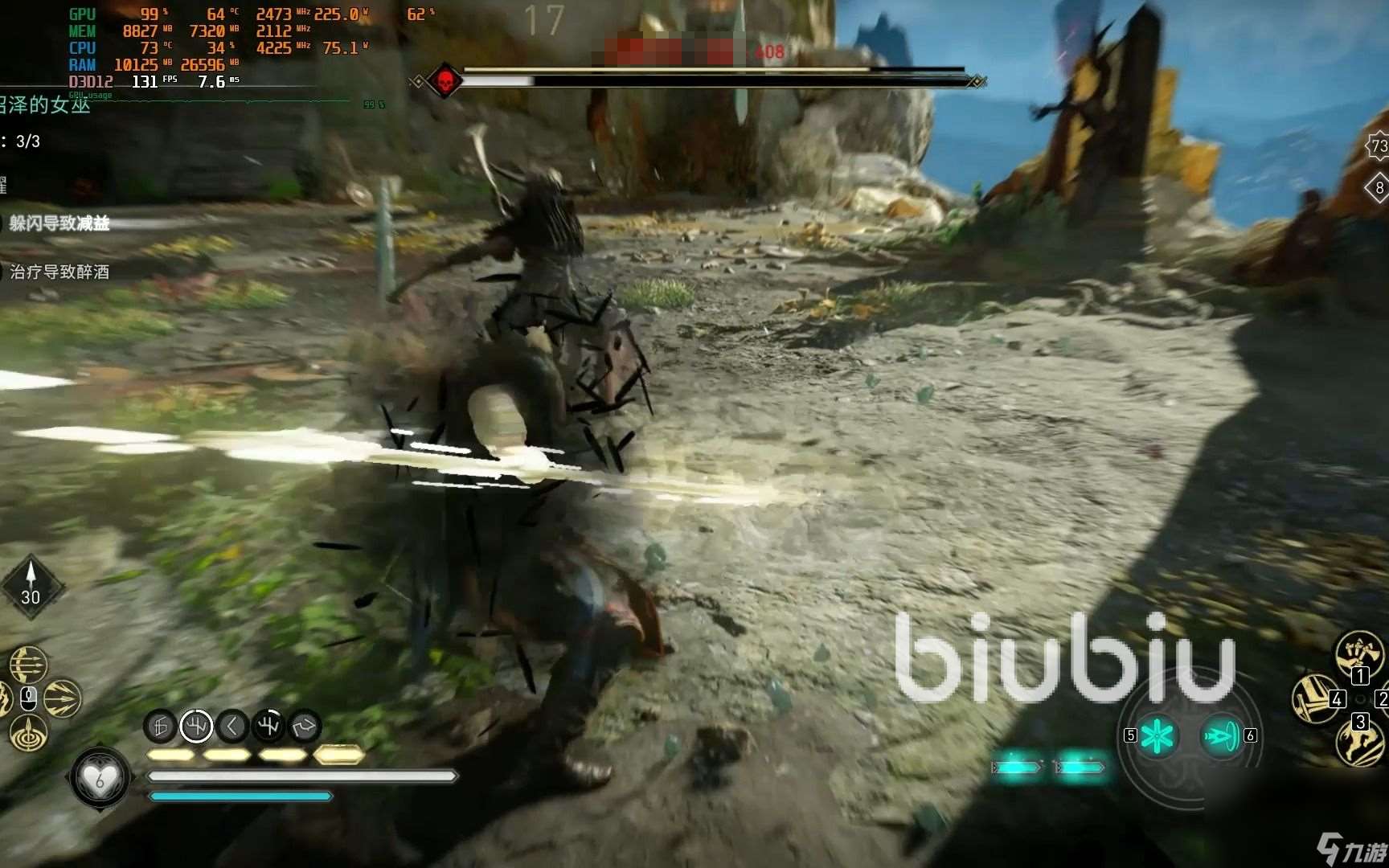1389x868 pixels.
Task: Use the arrow-on-target ranged ability
Action: (x=28, y=732)
